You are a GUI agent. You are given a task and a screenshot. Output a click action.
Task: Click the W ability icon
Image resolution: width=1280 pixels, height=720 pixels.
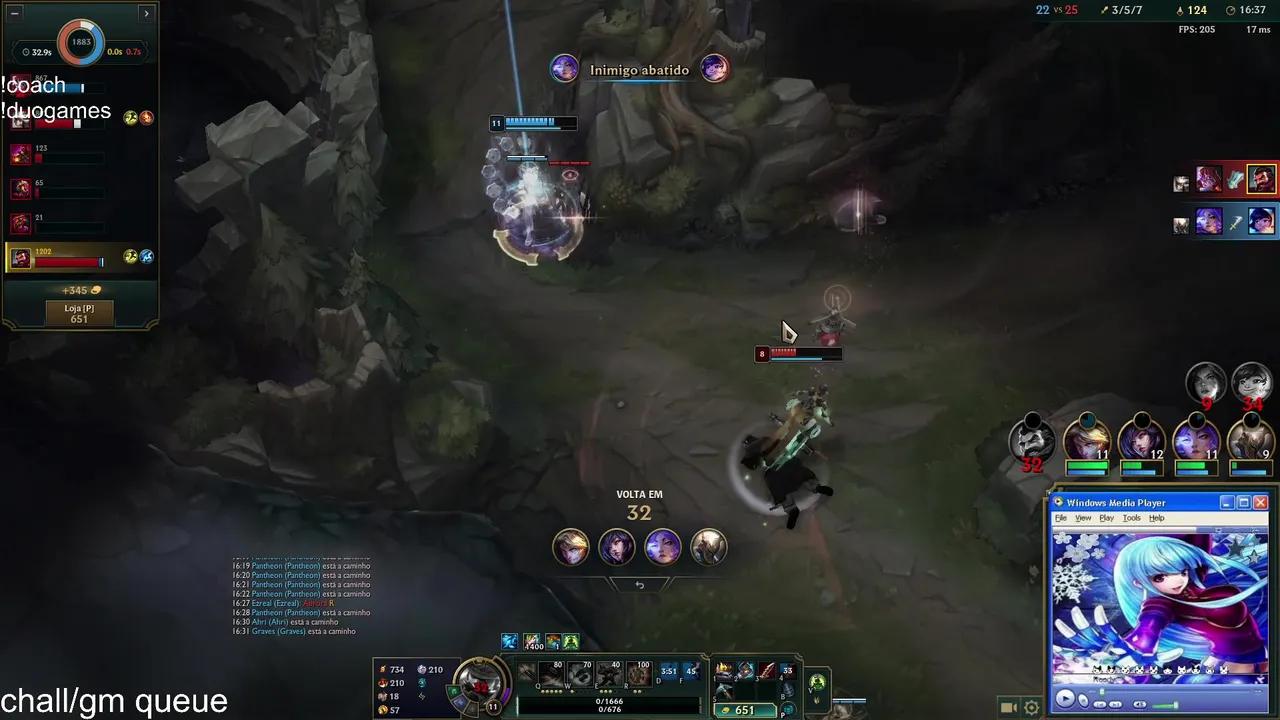tap(580, 673)
